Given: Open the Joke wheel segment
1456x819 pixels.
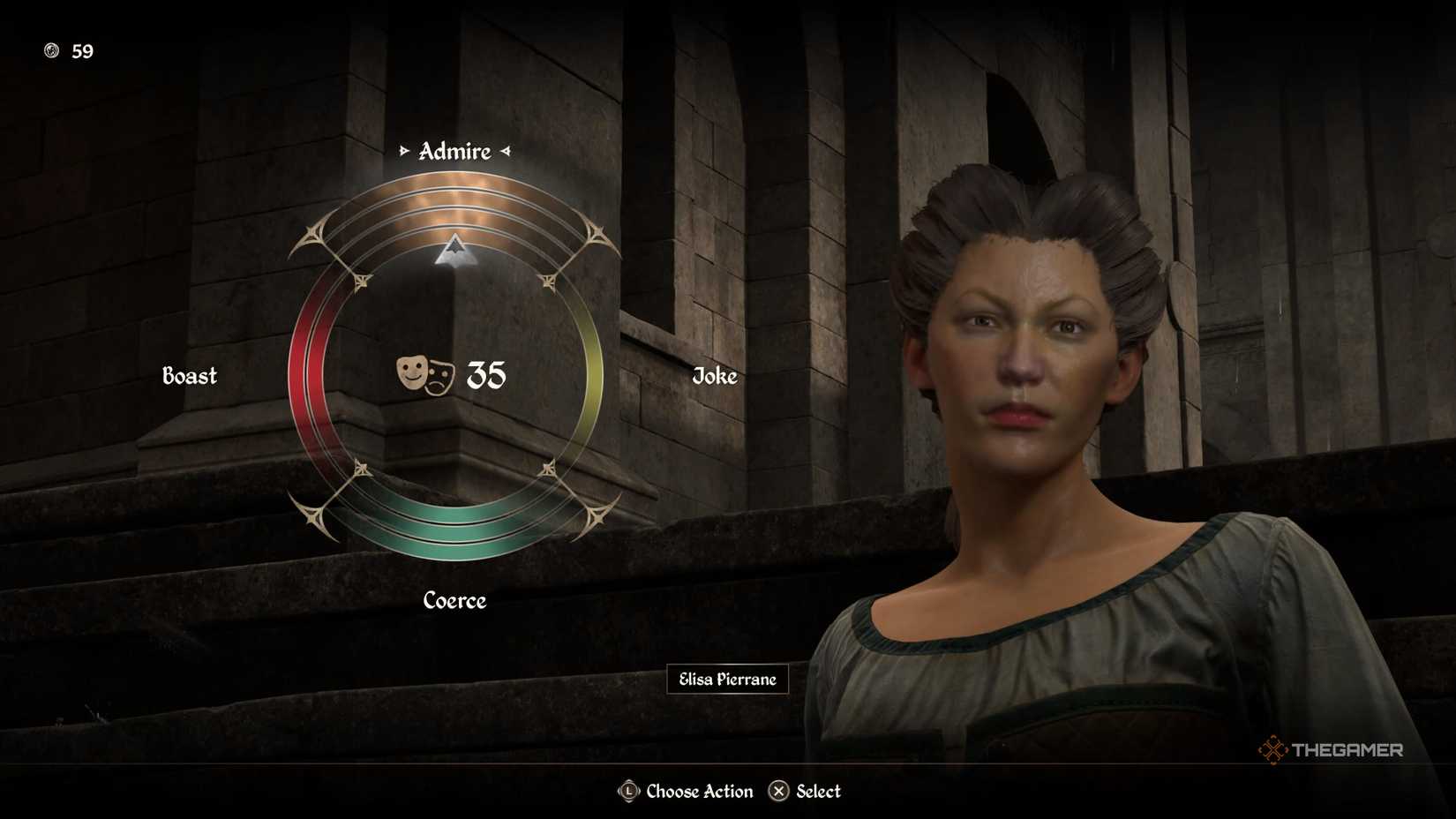Looking at the screenshot, I should pos(715,376).
